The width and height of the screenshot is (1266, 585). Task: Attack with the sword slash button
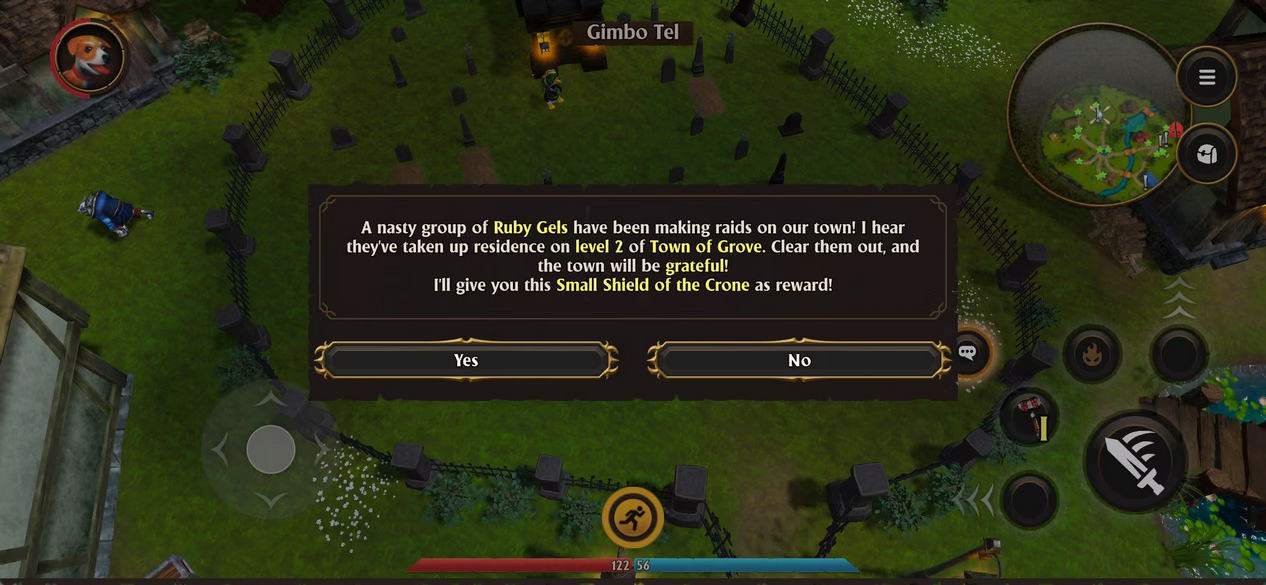click(x=1137, y=461)
